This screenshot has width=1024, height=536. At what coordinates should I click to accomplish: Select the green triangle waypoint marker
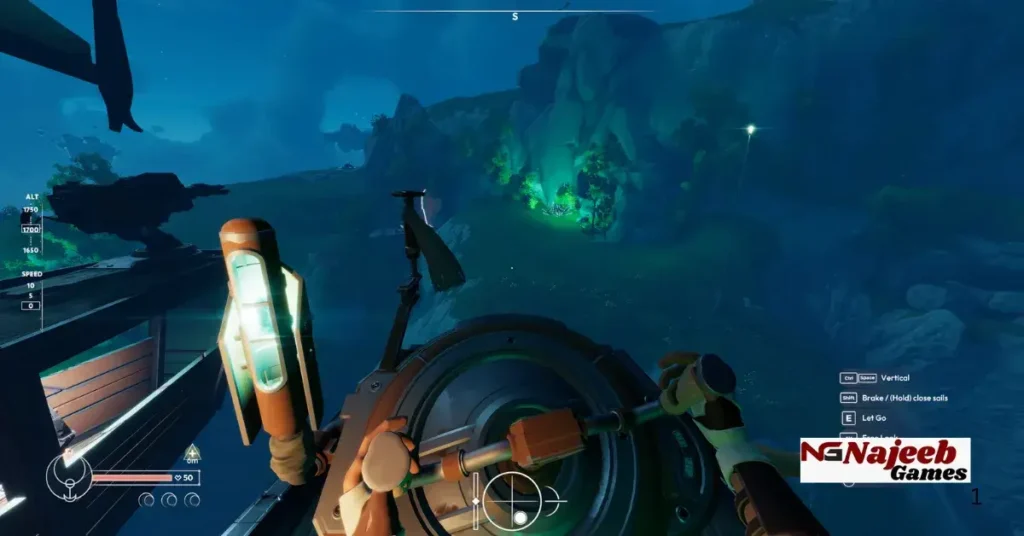[192, 451]
